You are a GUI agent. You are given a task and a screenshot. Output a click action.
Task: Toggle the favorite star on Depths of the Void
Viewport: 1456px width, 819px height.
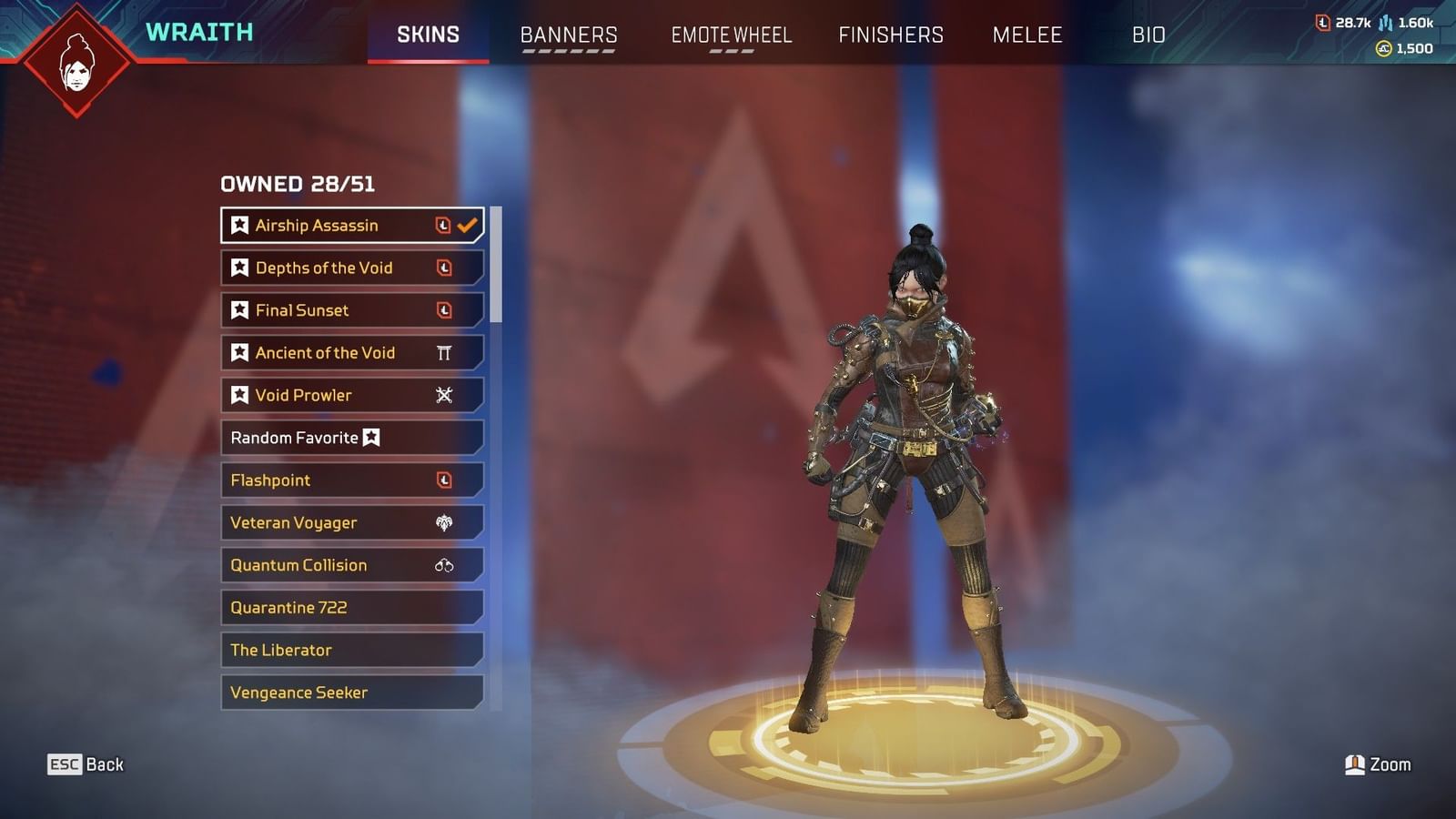239,268
